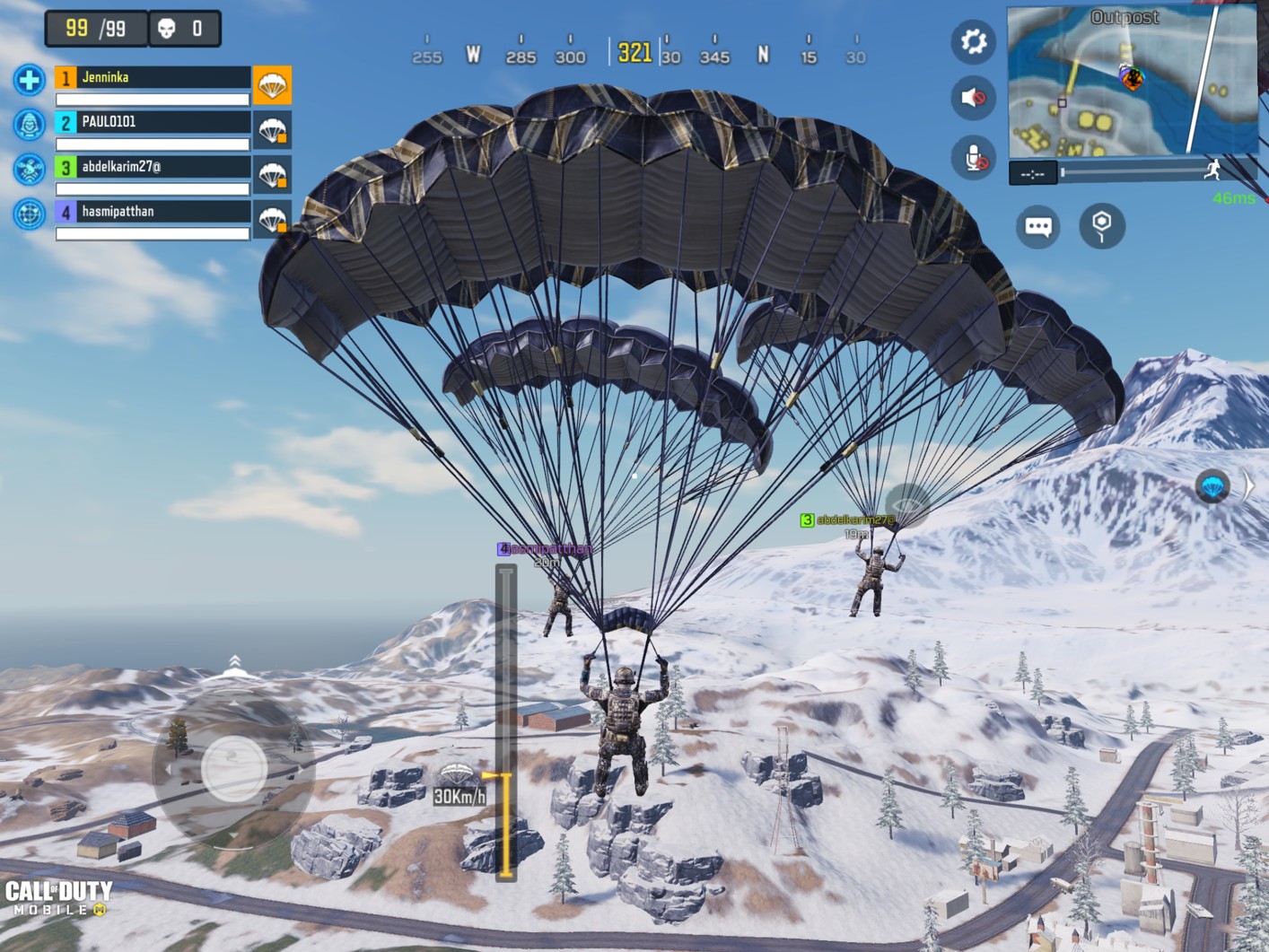Click the blue plus icon beside Jenninka
This screenshot has height=952, width=1269.
[x=29, y=80]
